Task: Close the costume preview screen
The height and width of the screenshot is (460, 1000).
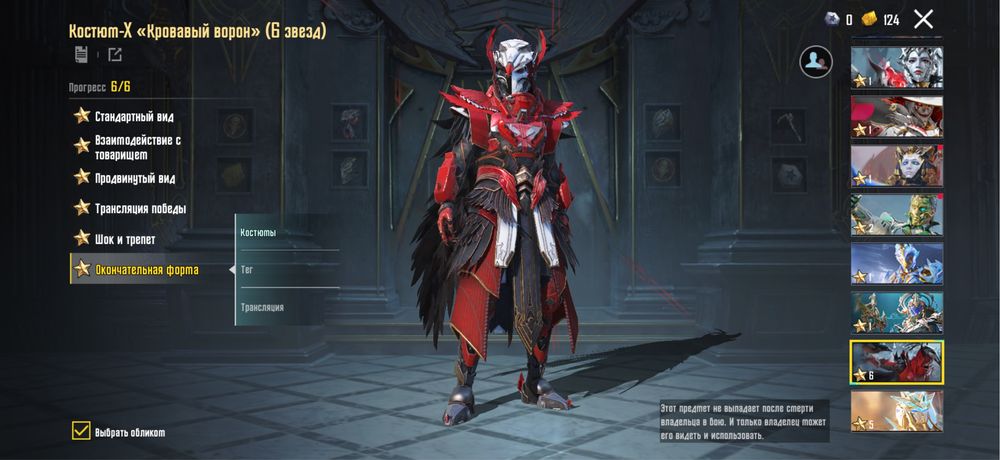Action: click(x=923, y=19)
